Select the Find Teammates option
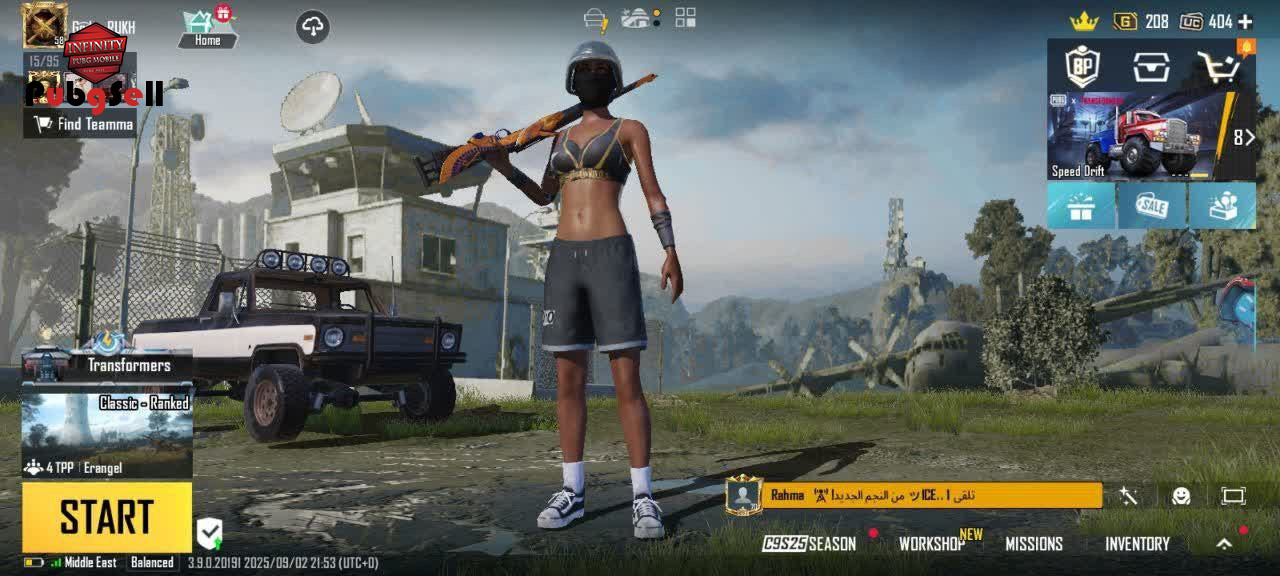Image resolution: width=1280 pixels, height=576 pixels. [84, 124]
